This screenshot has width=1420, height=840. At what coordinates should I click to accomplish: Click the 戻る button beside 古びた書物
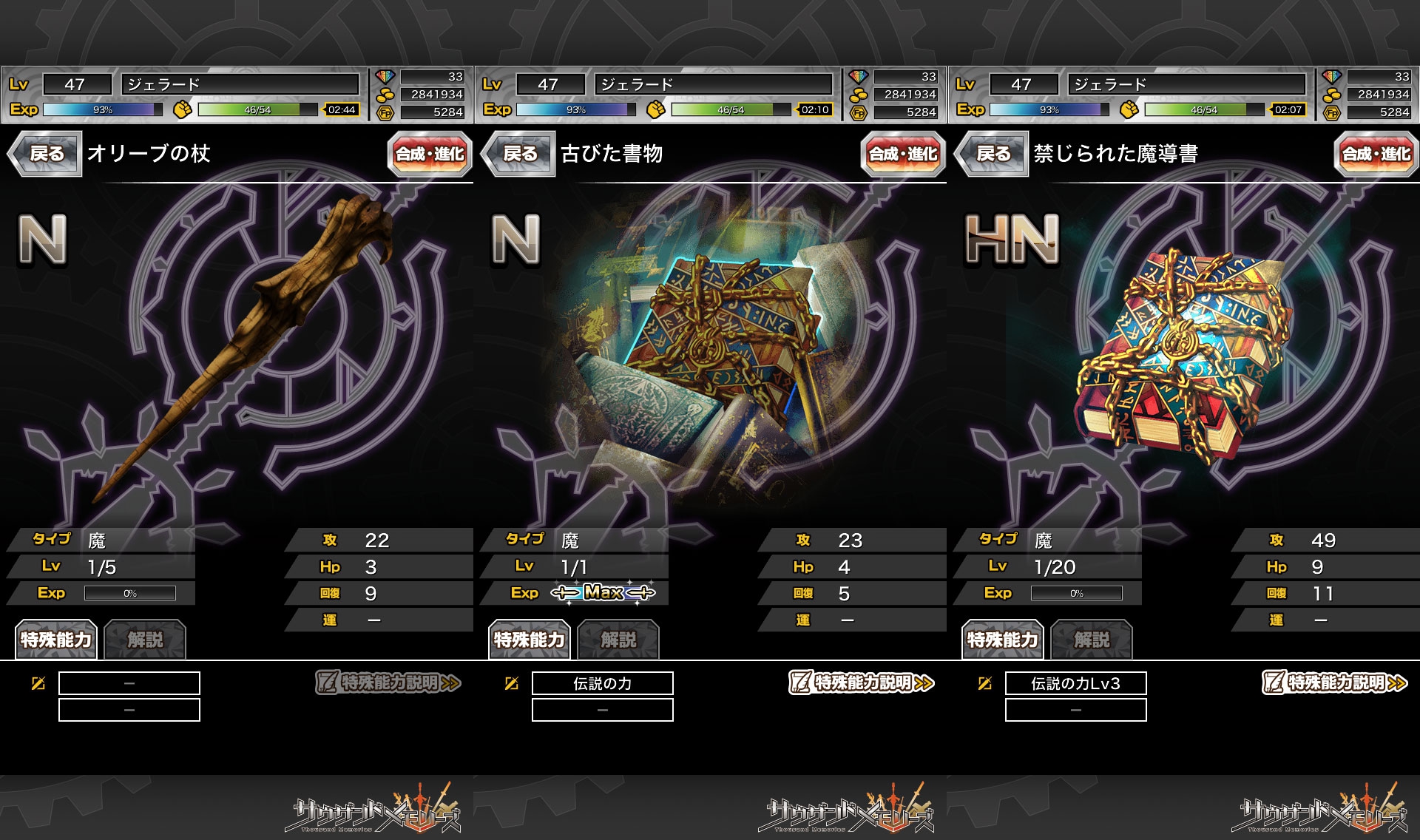pyautogui.click(x=519, y=154)
